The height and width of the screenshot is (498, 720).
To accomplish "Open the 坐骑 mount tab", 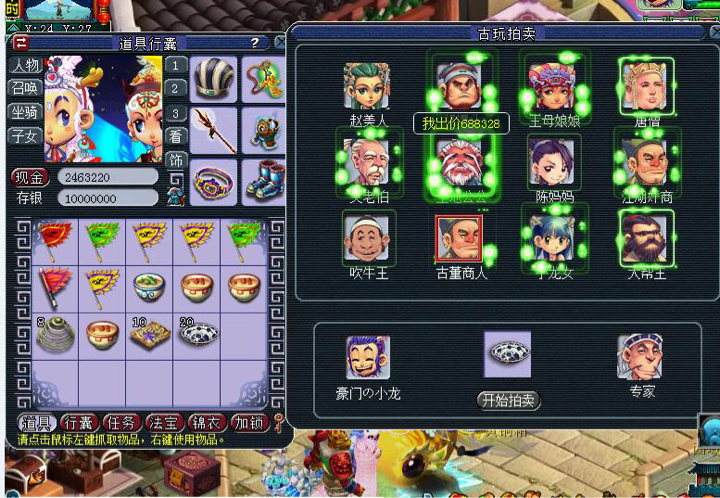I will coord(25,112).
